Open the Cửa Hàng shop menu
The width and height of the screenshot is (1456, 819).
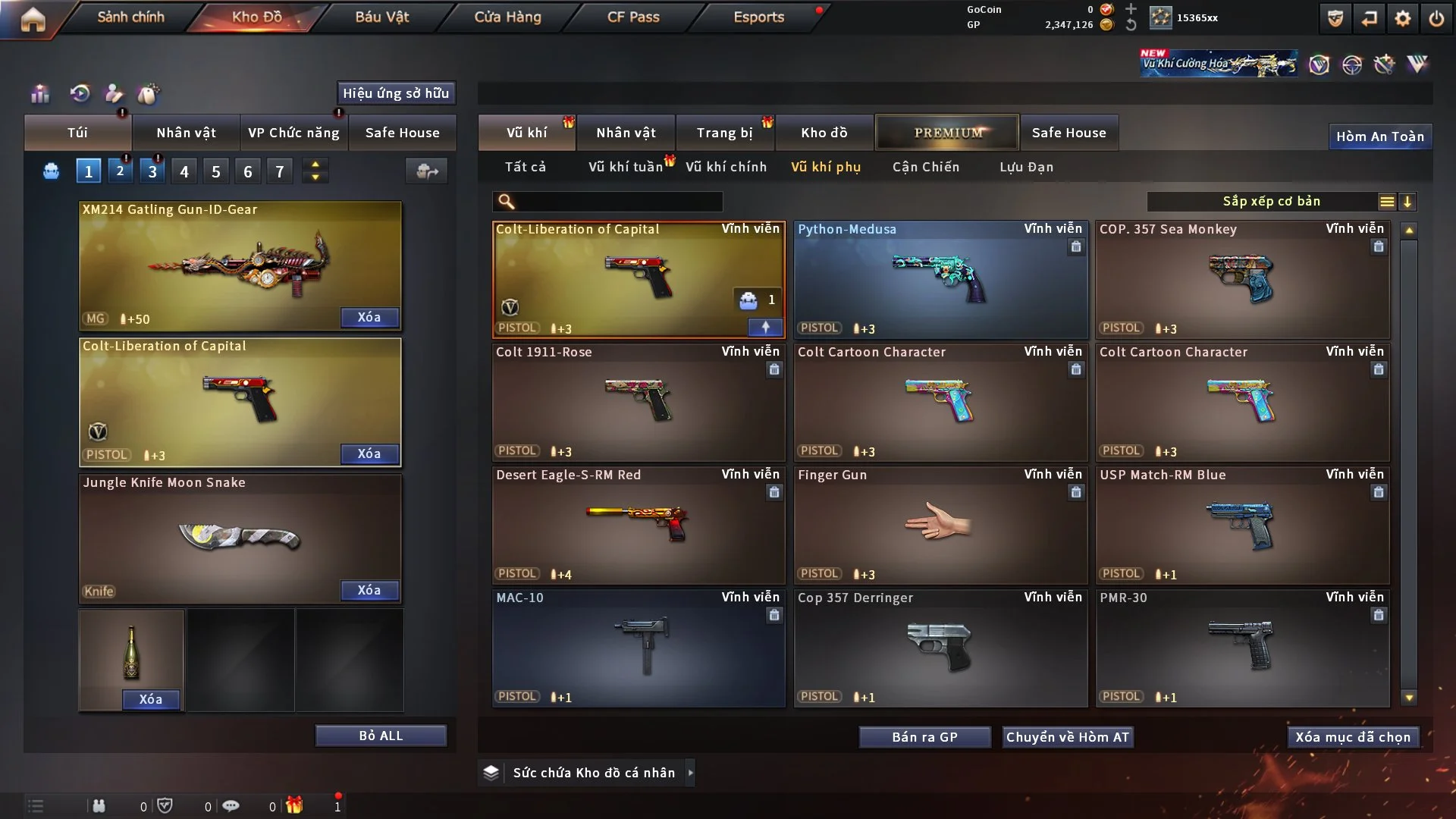tap(507, 17)
